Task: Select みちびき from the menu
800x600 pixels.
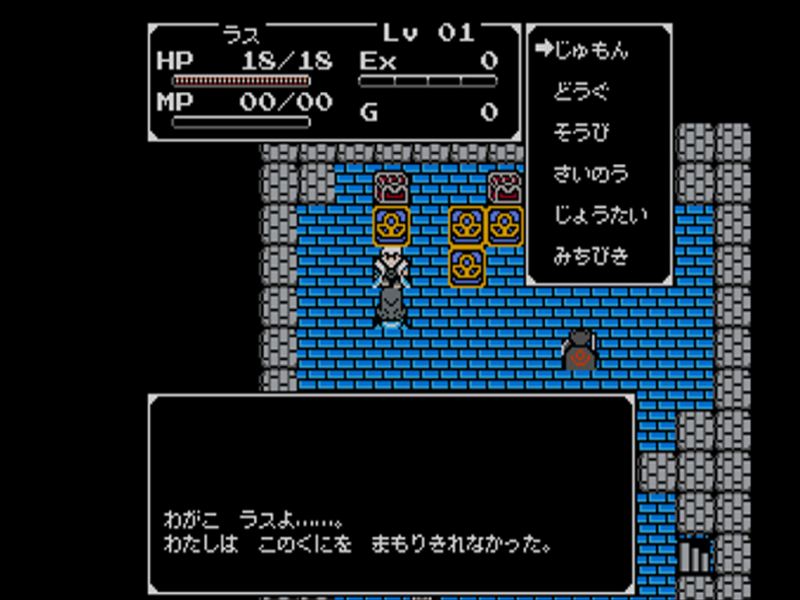Action: click(590, 256)
